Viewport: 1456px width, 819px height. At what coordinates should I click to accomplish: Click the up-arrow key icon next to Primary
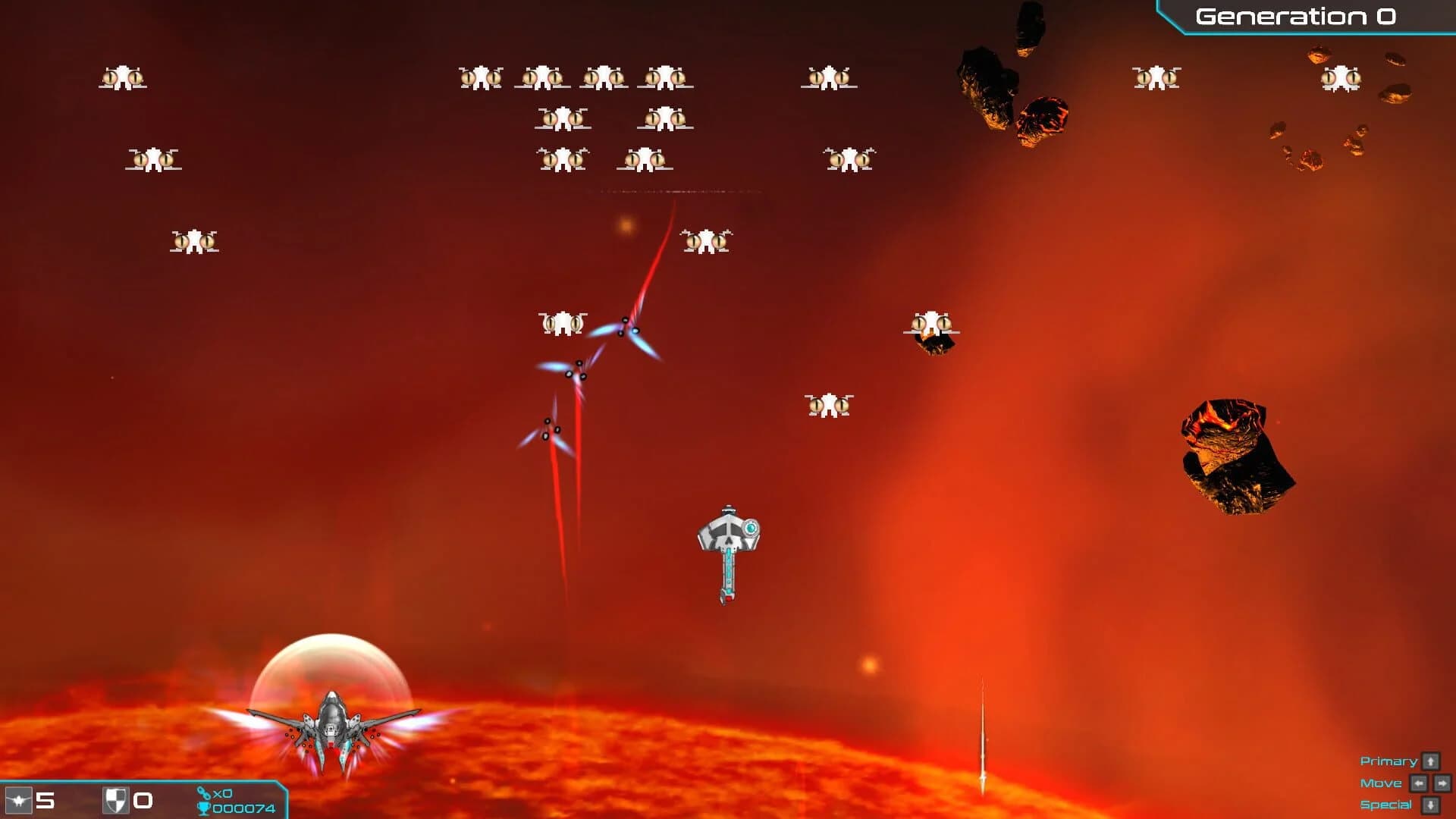pyautogui.click(x=1430, y=761)
